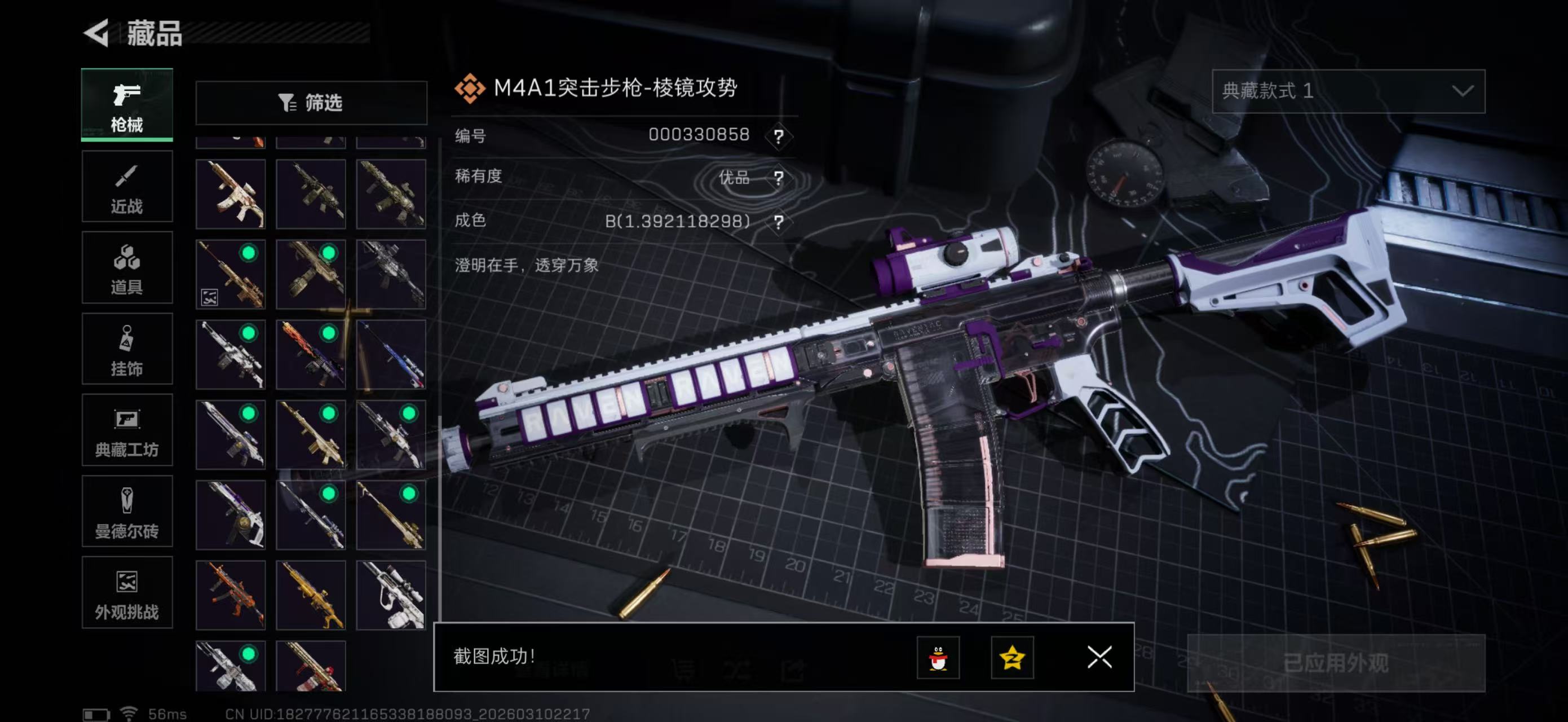
Task: Share the screenshot to QQ penguin icon
Action: pyautogui.click(x=938, y=658)
